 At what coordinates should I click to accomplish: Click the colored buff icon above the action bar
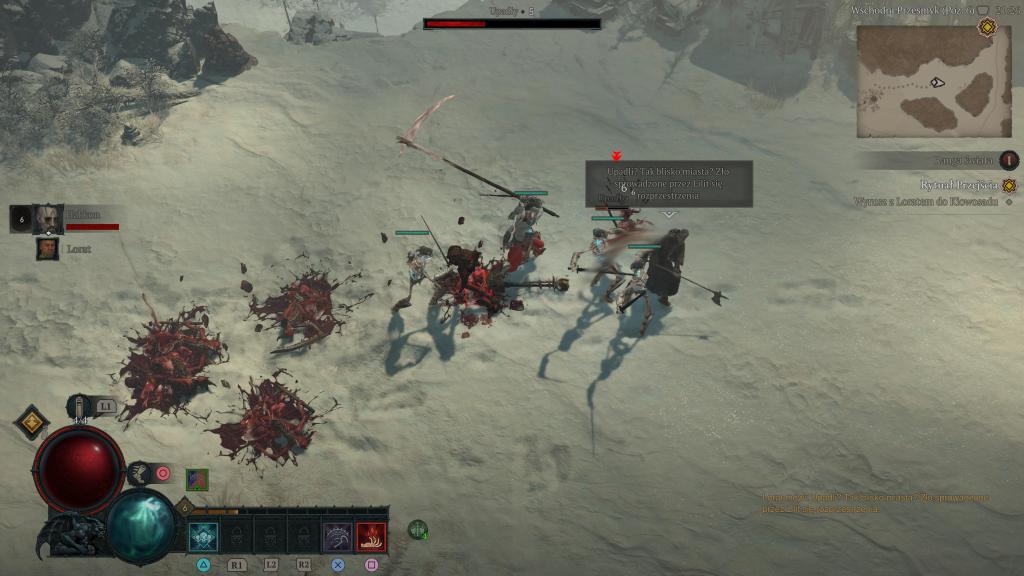pos(197,479)
